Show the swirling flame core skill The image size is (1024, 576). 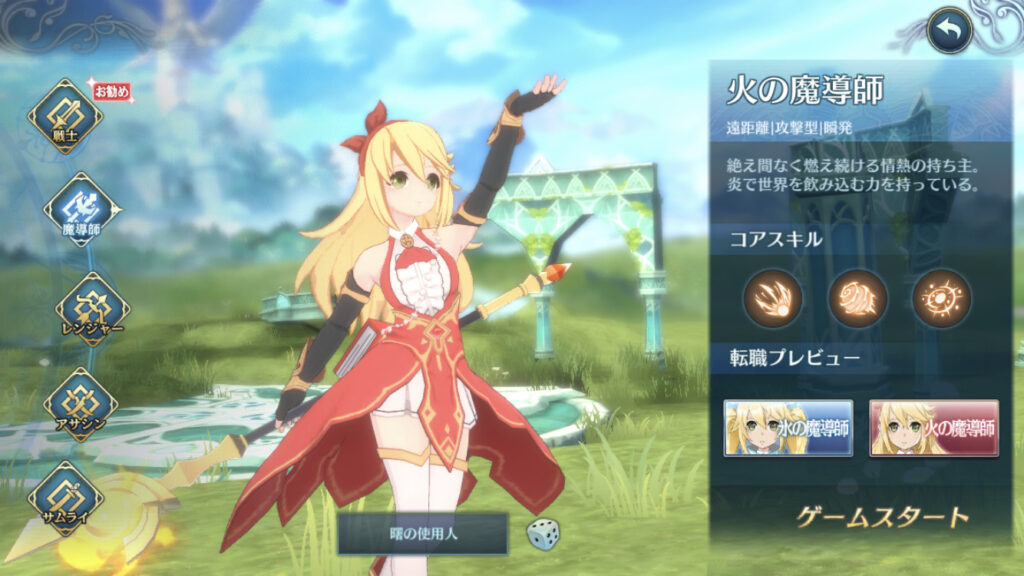coord(857,298)
